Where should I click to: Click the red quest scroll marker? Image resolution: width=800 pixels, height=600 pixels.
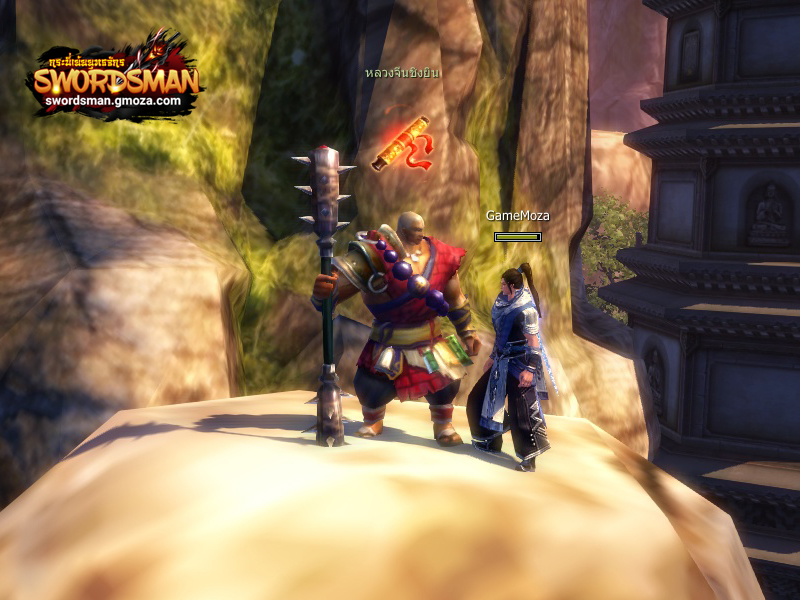tap(402, 144)
